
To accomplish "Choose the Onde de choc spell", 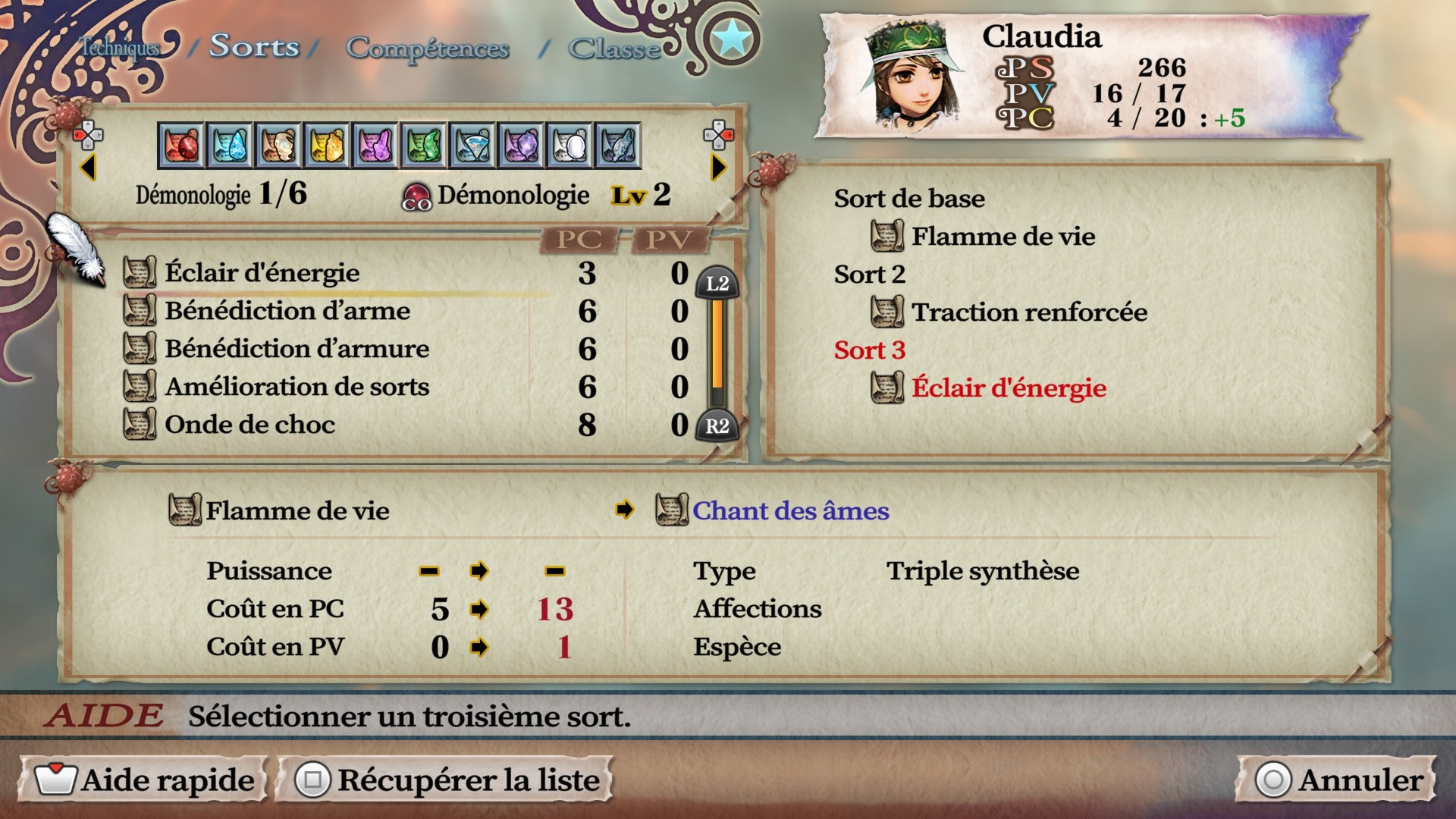I will [x=249, y=425].
